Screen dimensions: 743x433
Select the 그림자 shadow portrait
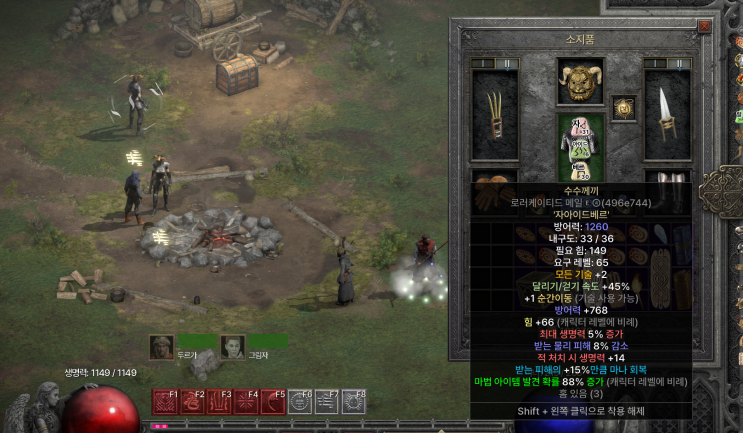[232, 346]
